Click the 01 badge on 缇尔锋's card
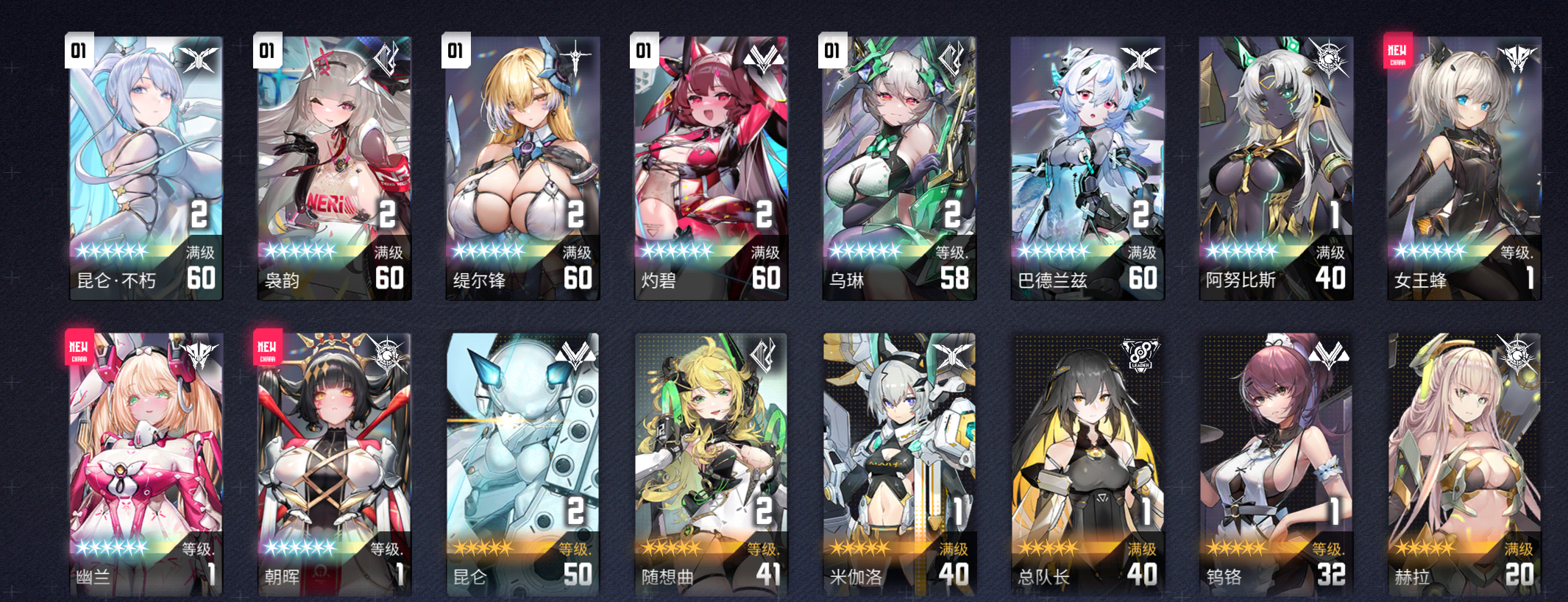1568x602 pixels. tap(457, 49)
